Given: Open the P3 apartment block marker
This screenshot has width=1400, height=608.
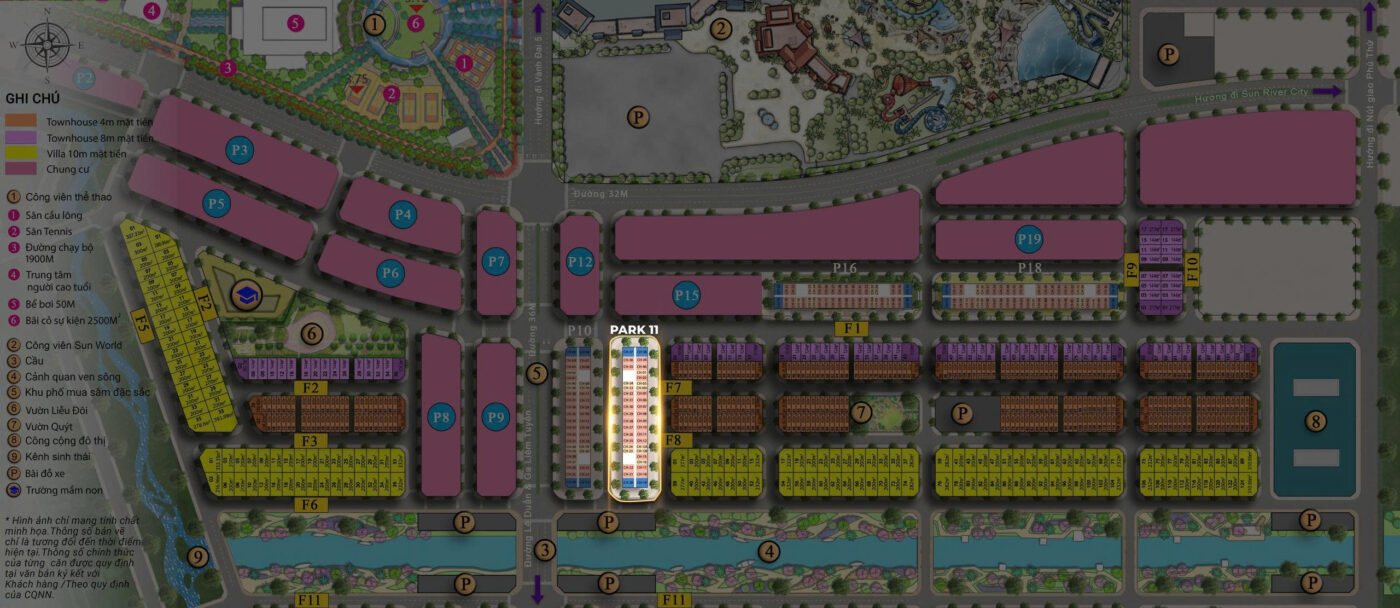Looking at the screenshot, I should 240,151.
